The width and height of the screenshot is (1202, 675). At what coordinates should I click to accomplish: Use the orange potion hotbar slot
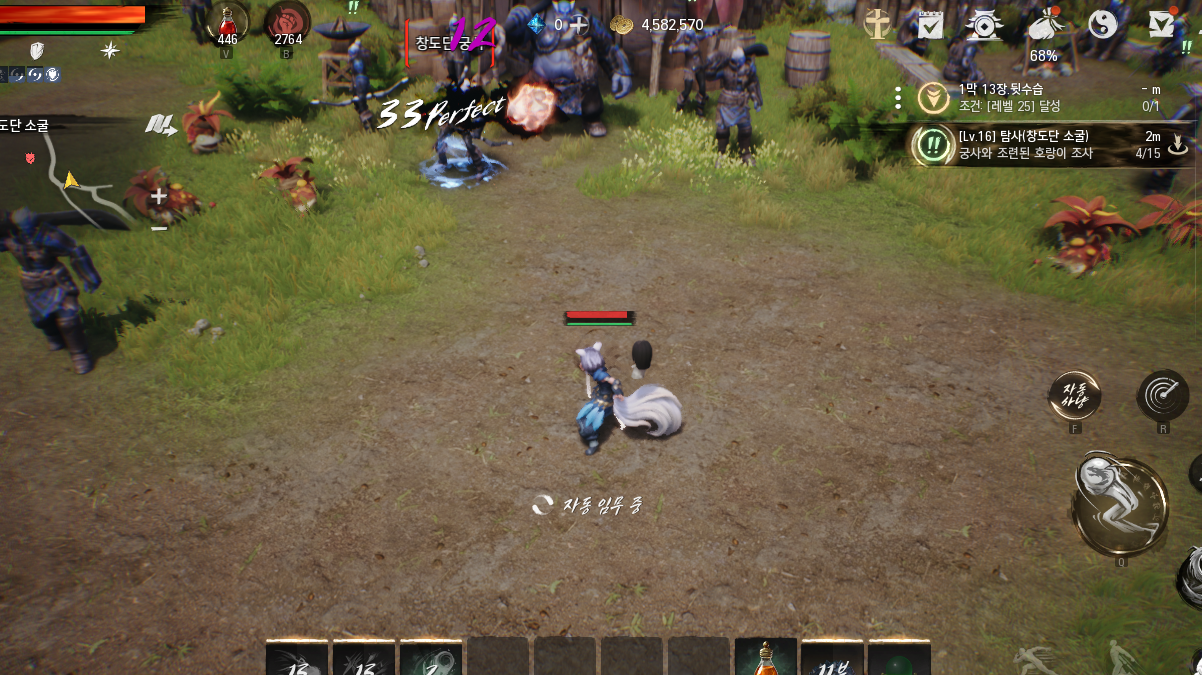[765, 658]
